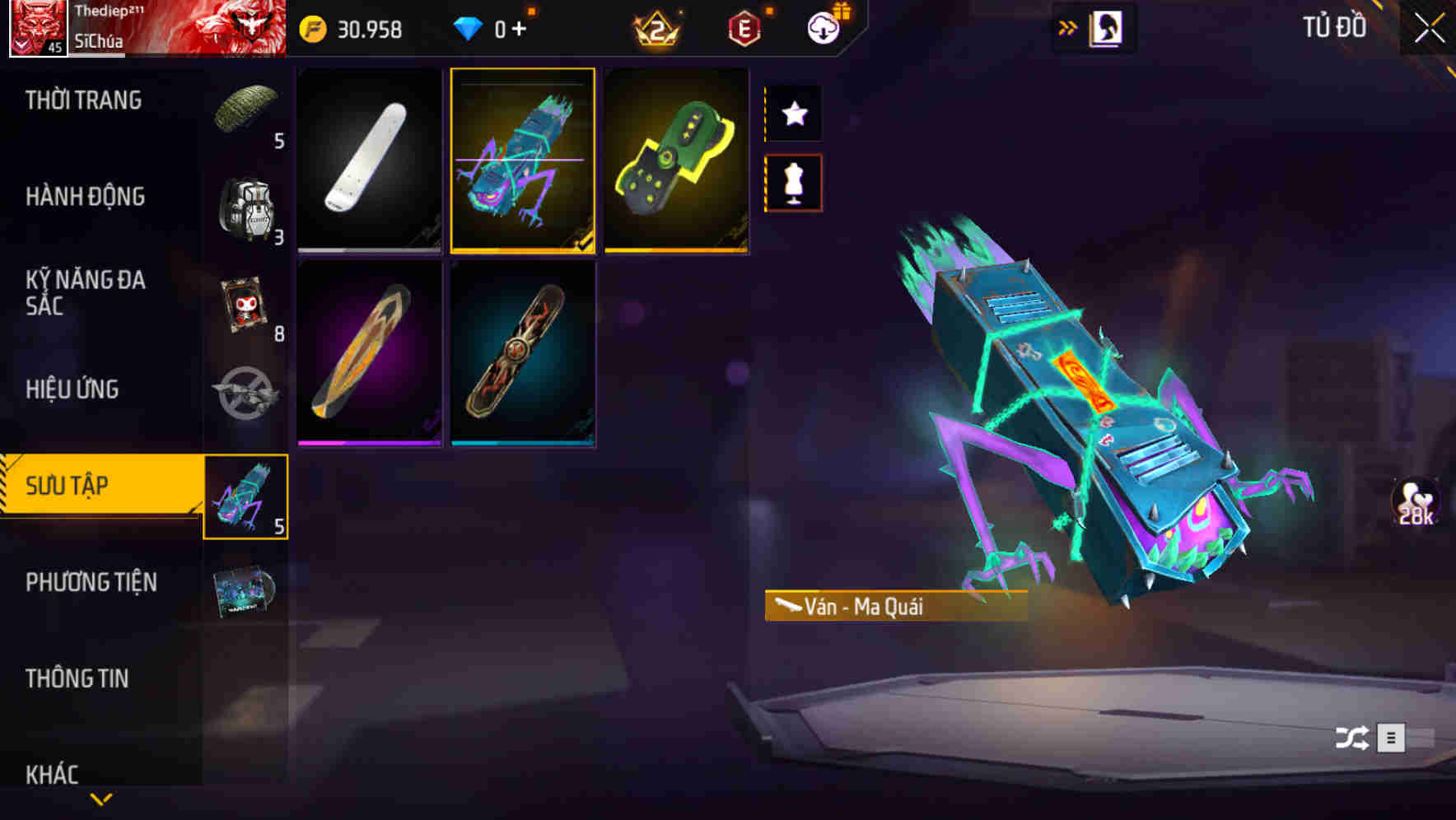
Task: Expand the skateboard collection showing 5 items
Action: point(245,496)
